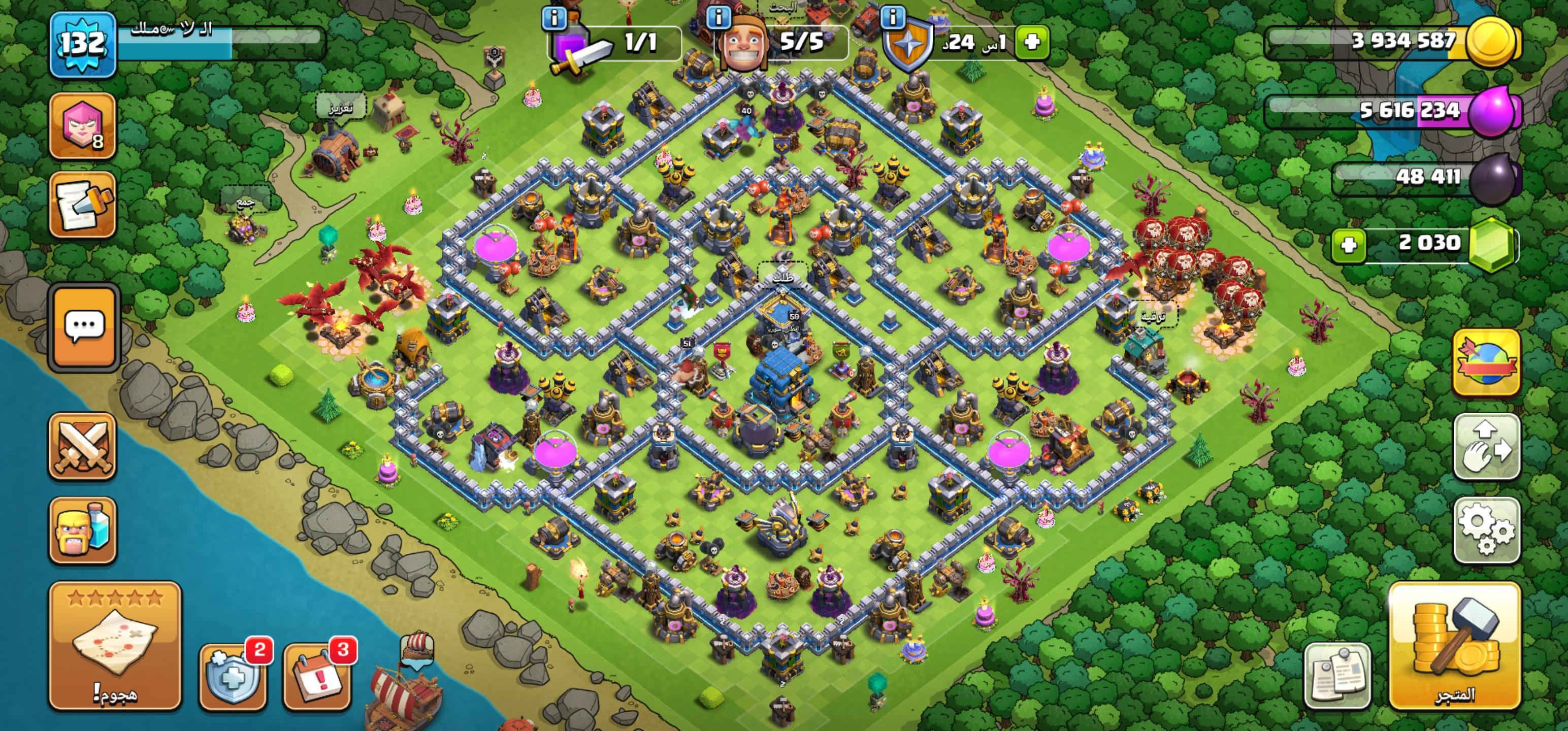Open the shield with plus icon

coord(232,677)
